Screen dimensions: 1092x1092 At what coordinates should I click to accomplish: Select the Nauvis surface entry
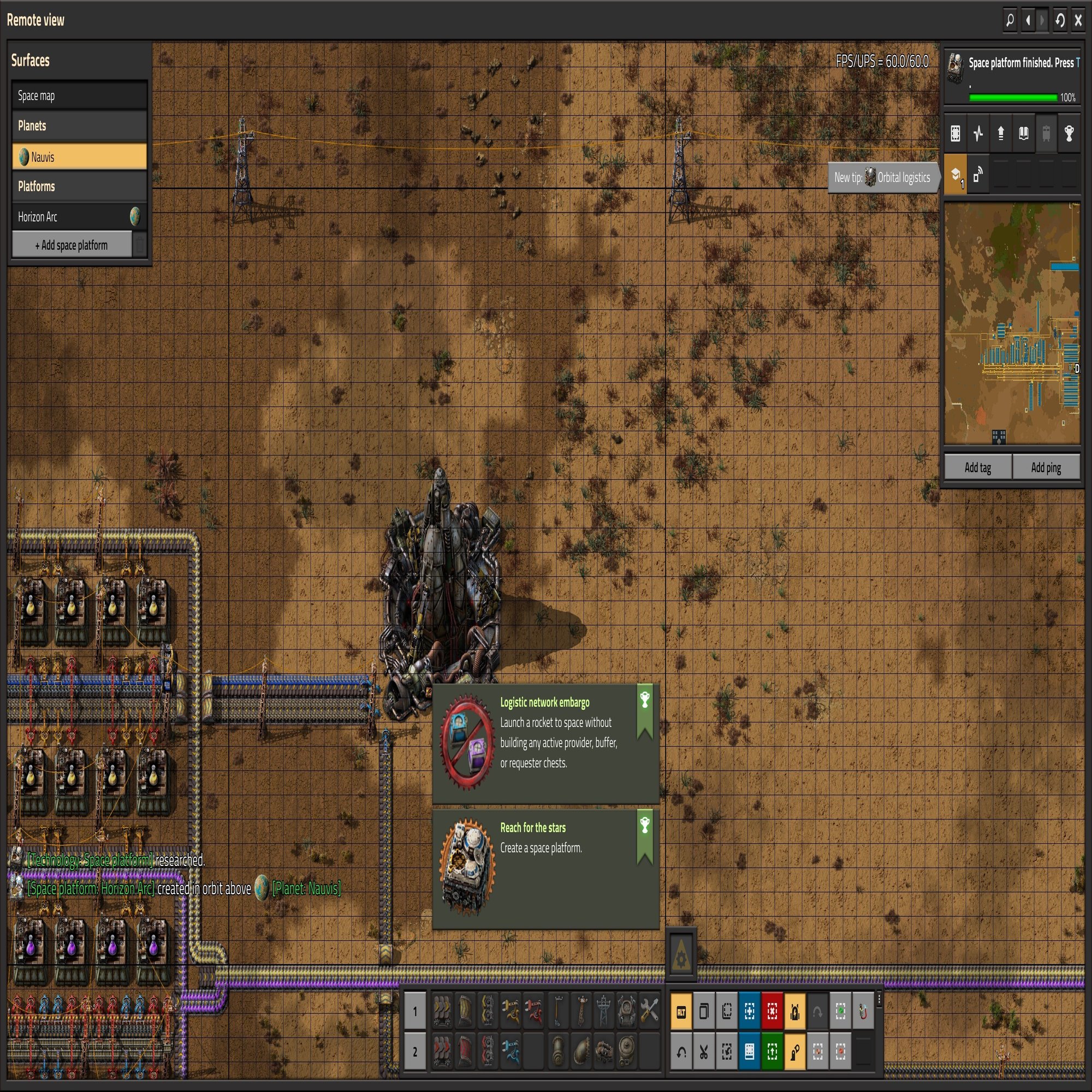pos(80,157)
